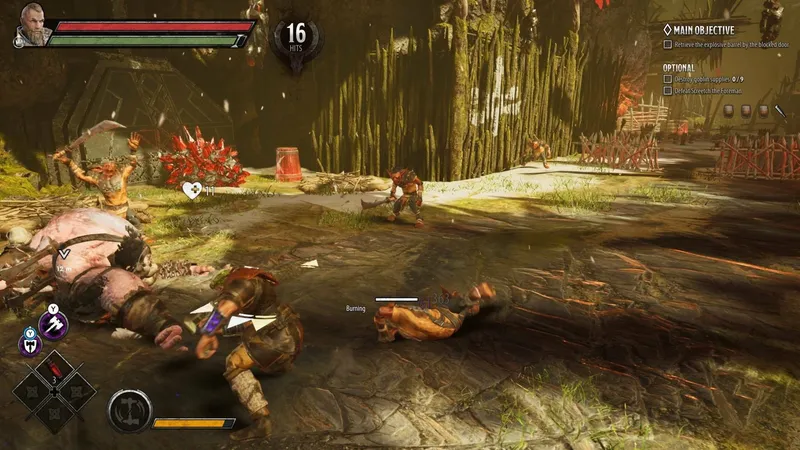This screenshot has height=450, width=800.
Task: Click the weapon swap hammer icon
Action: (129, 410)
